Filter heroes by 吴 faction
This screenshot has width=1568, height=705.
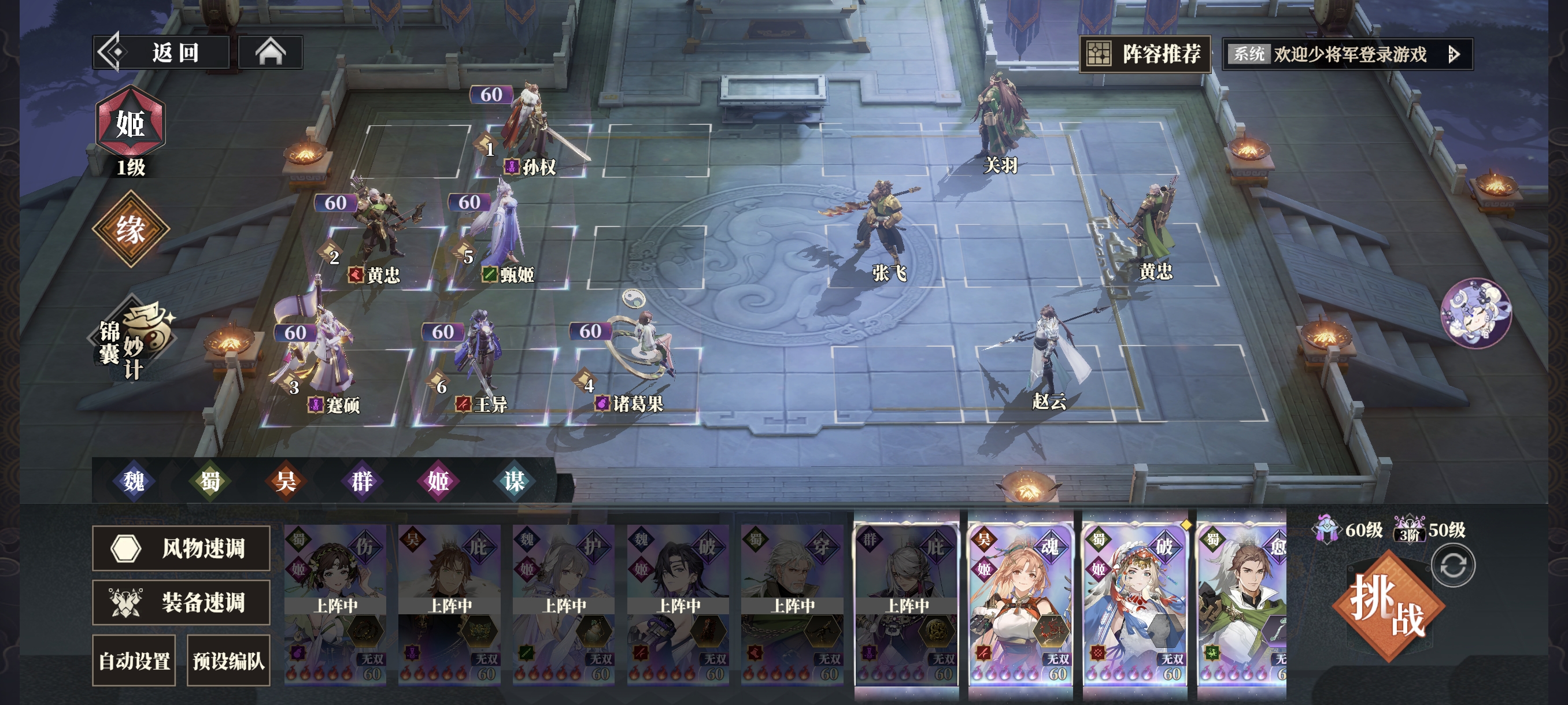(286, 481)
